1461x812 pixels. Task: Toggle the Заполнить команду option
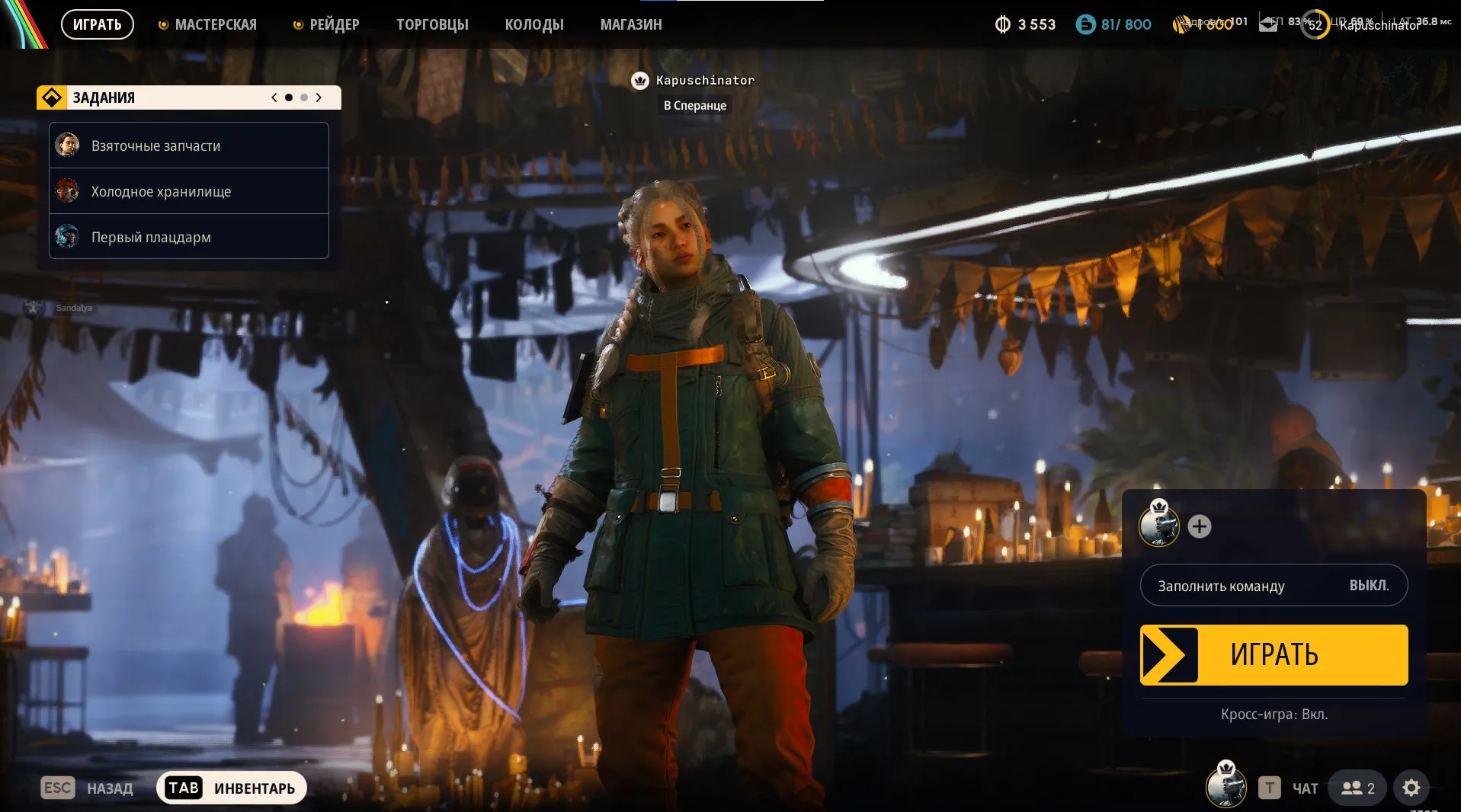pos(1274,585)
